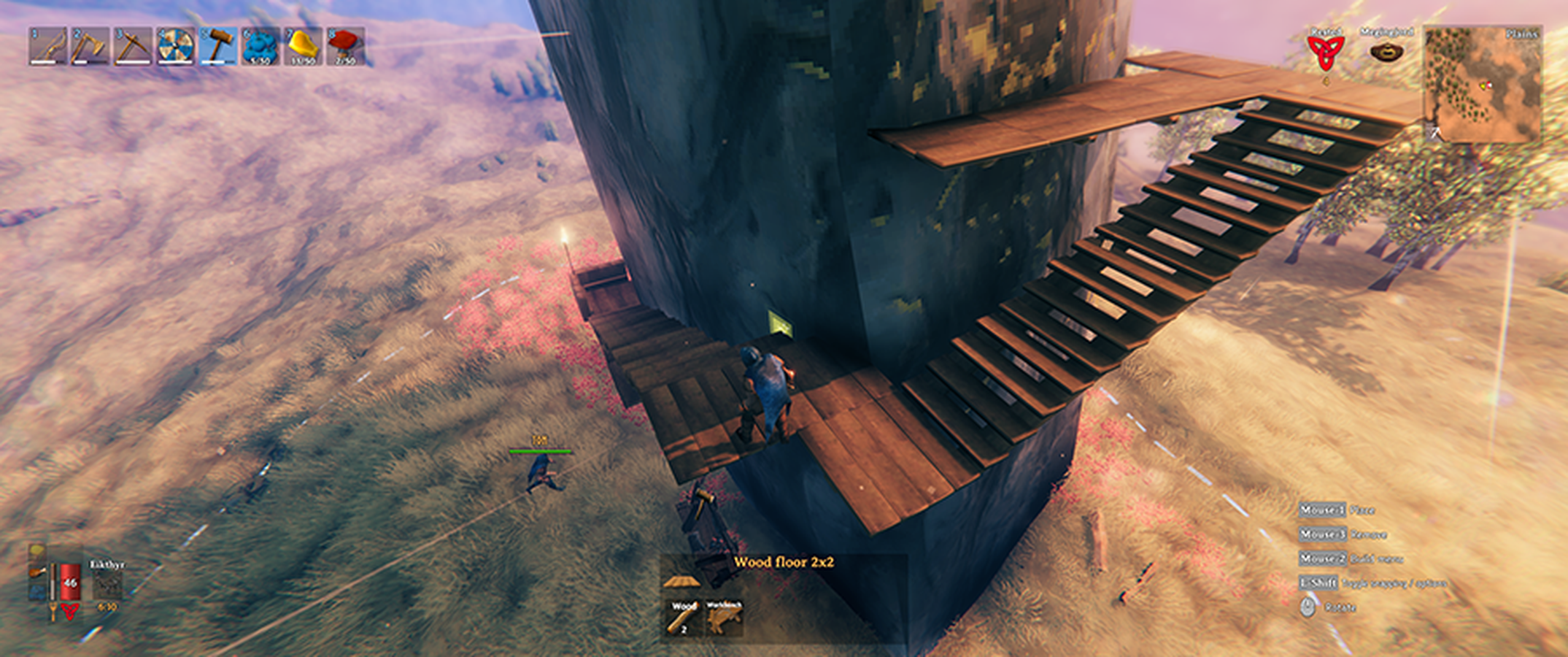Select the highlighted hammer build tool
Image resolution: width=1568 pixels, height=657 pixels.
[218, 46]
